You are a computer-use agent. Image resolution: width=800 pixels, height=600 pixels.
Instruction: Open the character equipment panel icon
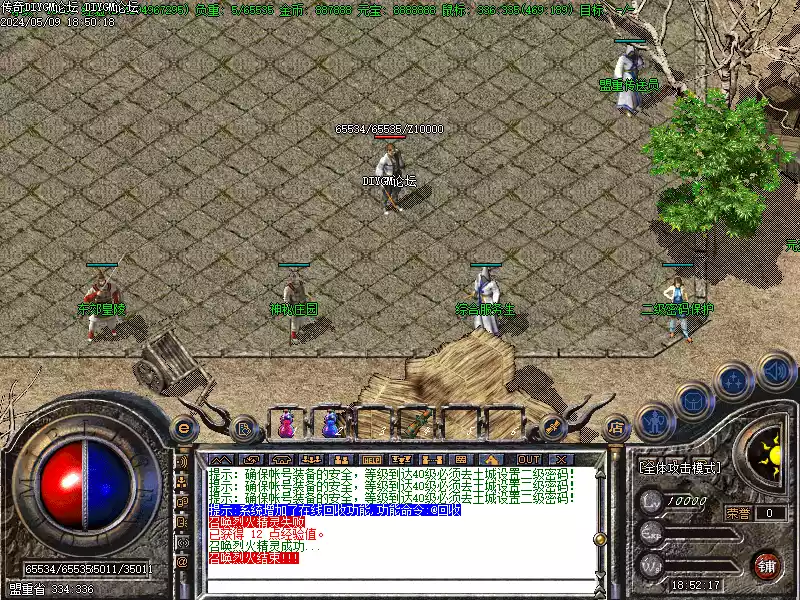(656, 421)
